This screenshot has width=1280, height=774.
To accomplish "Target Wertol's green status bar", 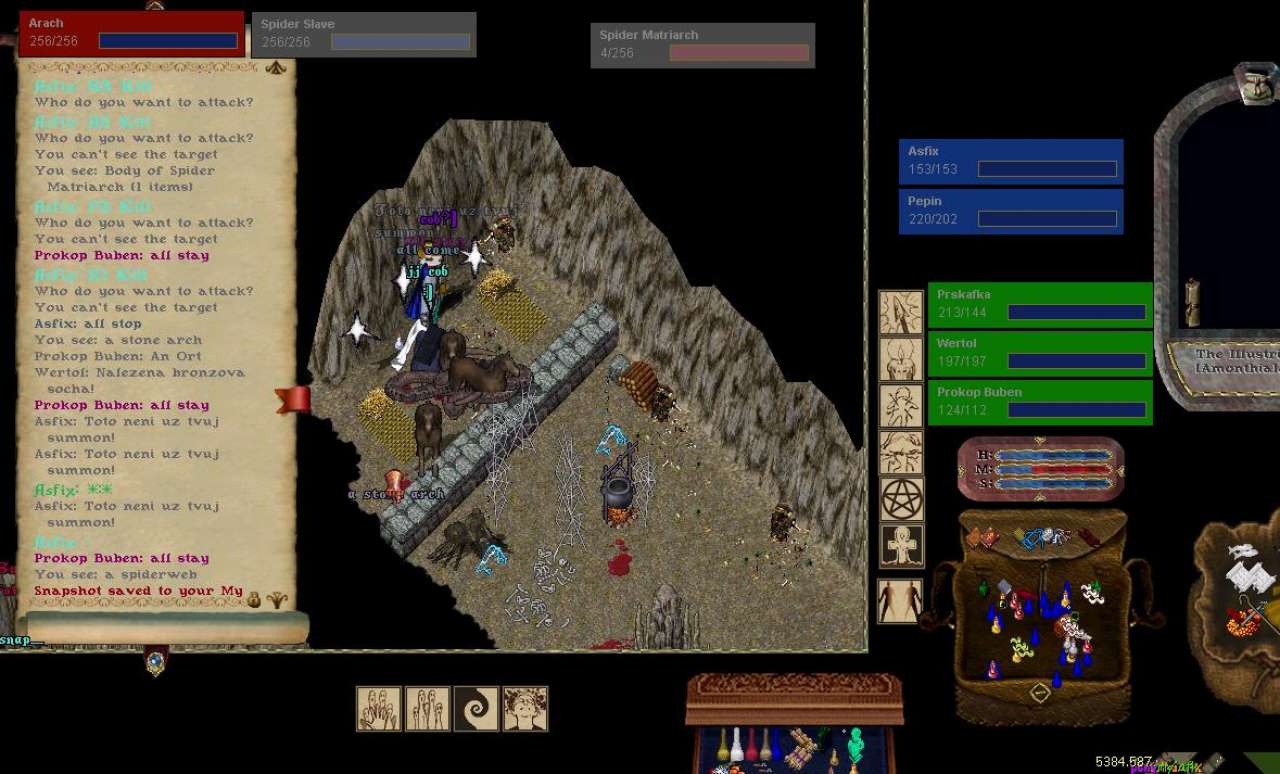I will click(x=1040, y=353).
